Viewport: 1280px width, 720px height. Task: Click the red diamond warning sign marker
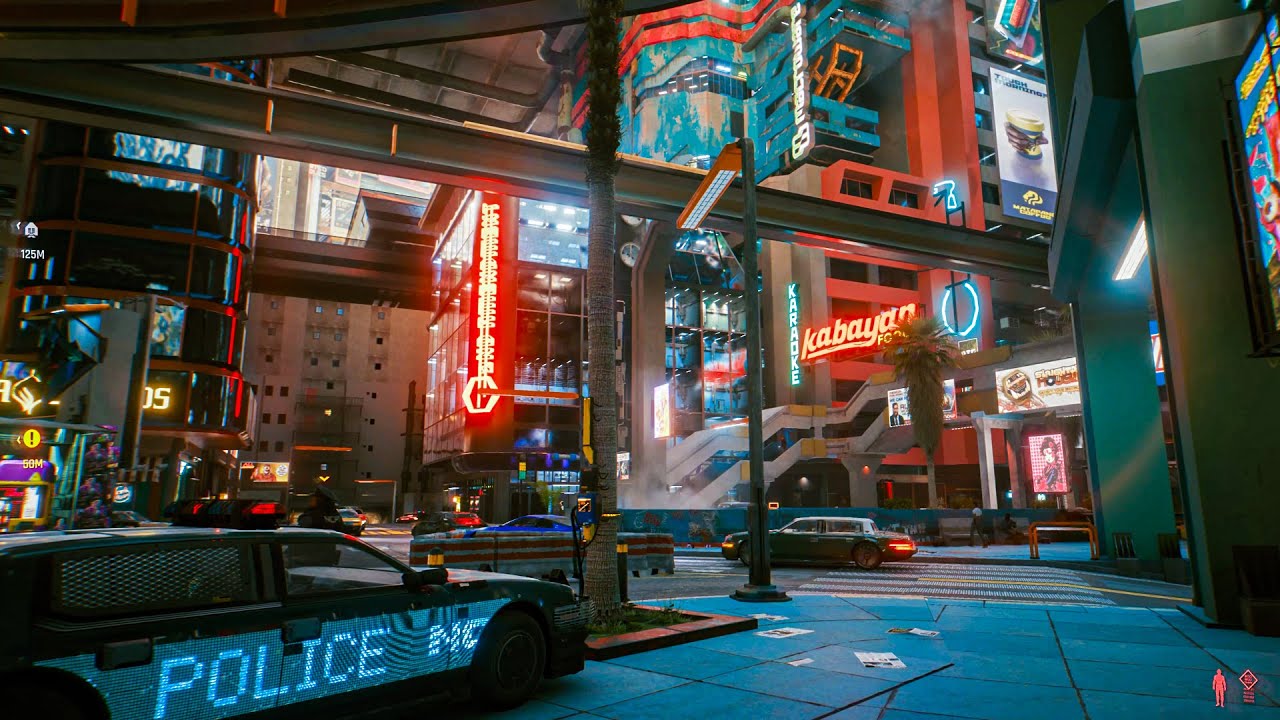(1248, 678)
